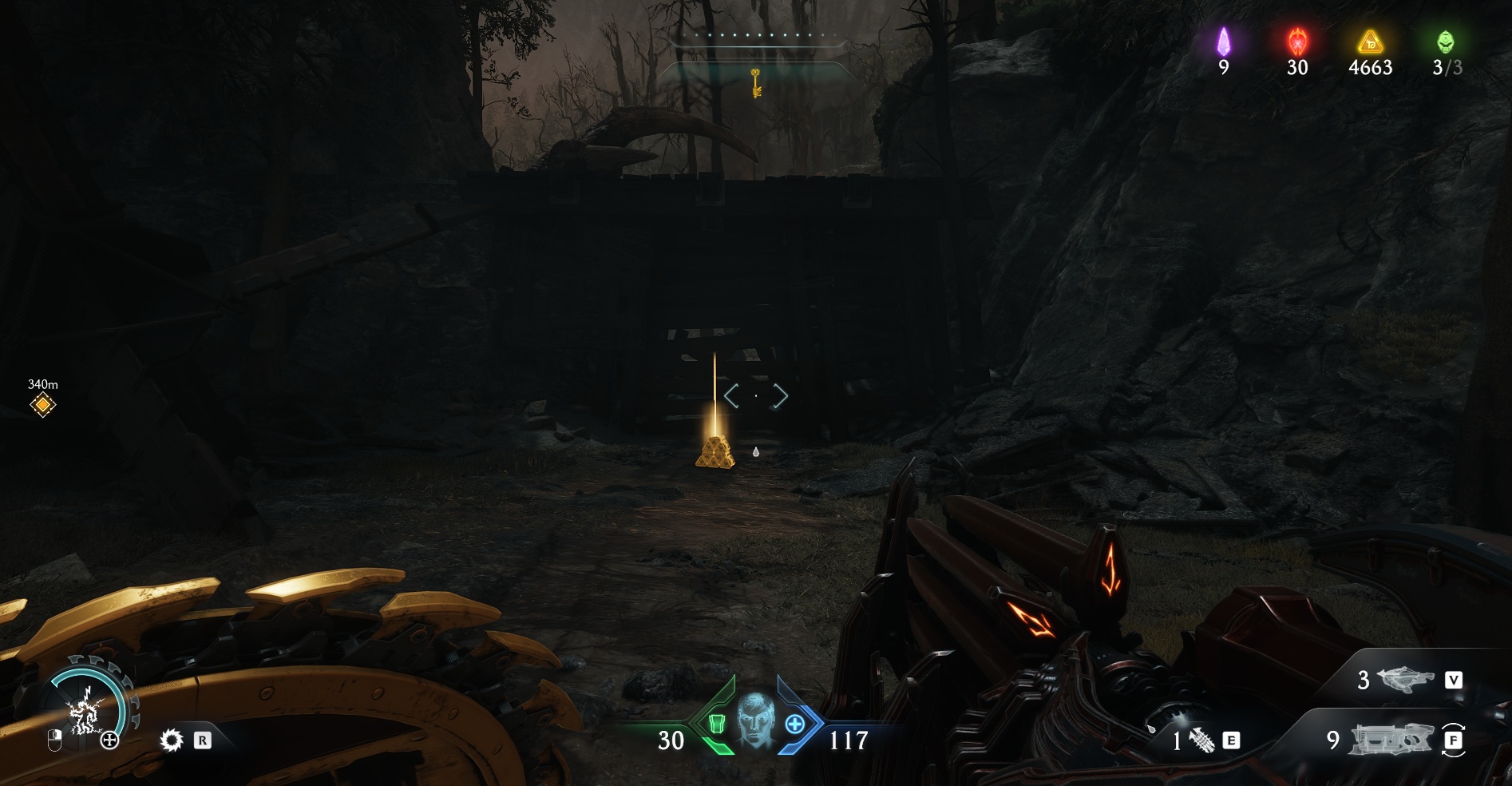Click the purple crystal resource icon
The width and height of the screenshot is (1512, 786).
[x=1223, y=42]
